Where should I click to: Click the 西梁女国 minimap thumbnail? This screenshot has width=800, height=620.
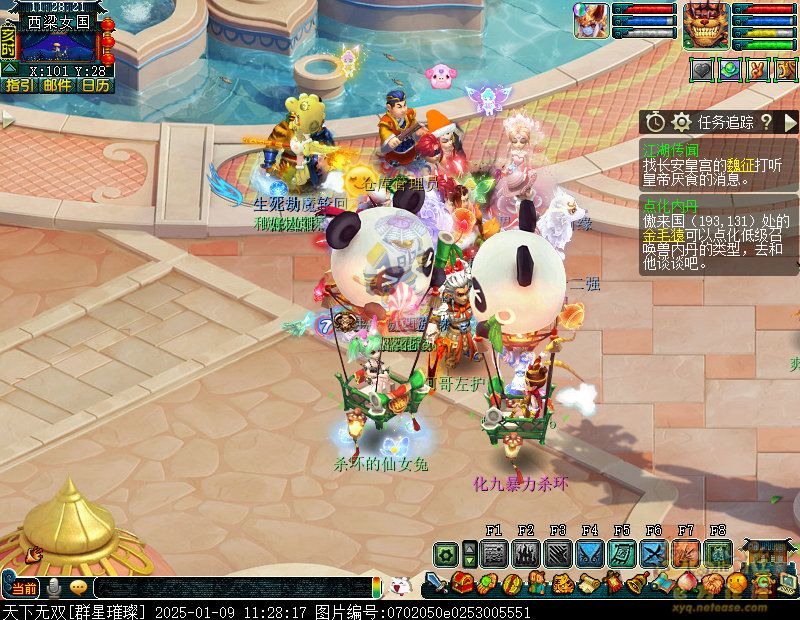pyautogui.click(x=58, y=46)
